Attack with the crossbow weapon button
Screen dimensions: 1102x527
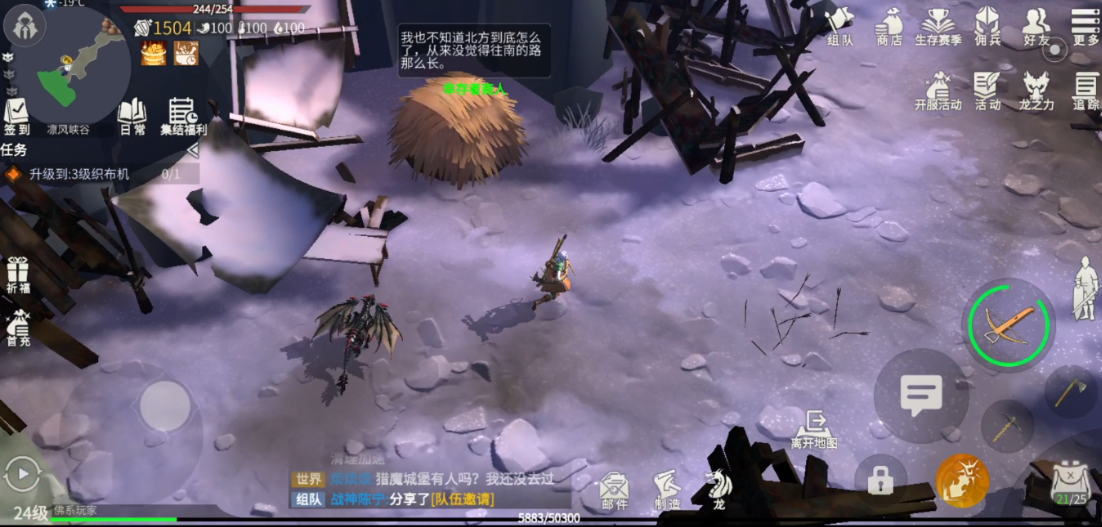click(x=1007, y=324)
